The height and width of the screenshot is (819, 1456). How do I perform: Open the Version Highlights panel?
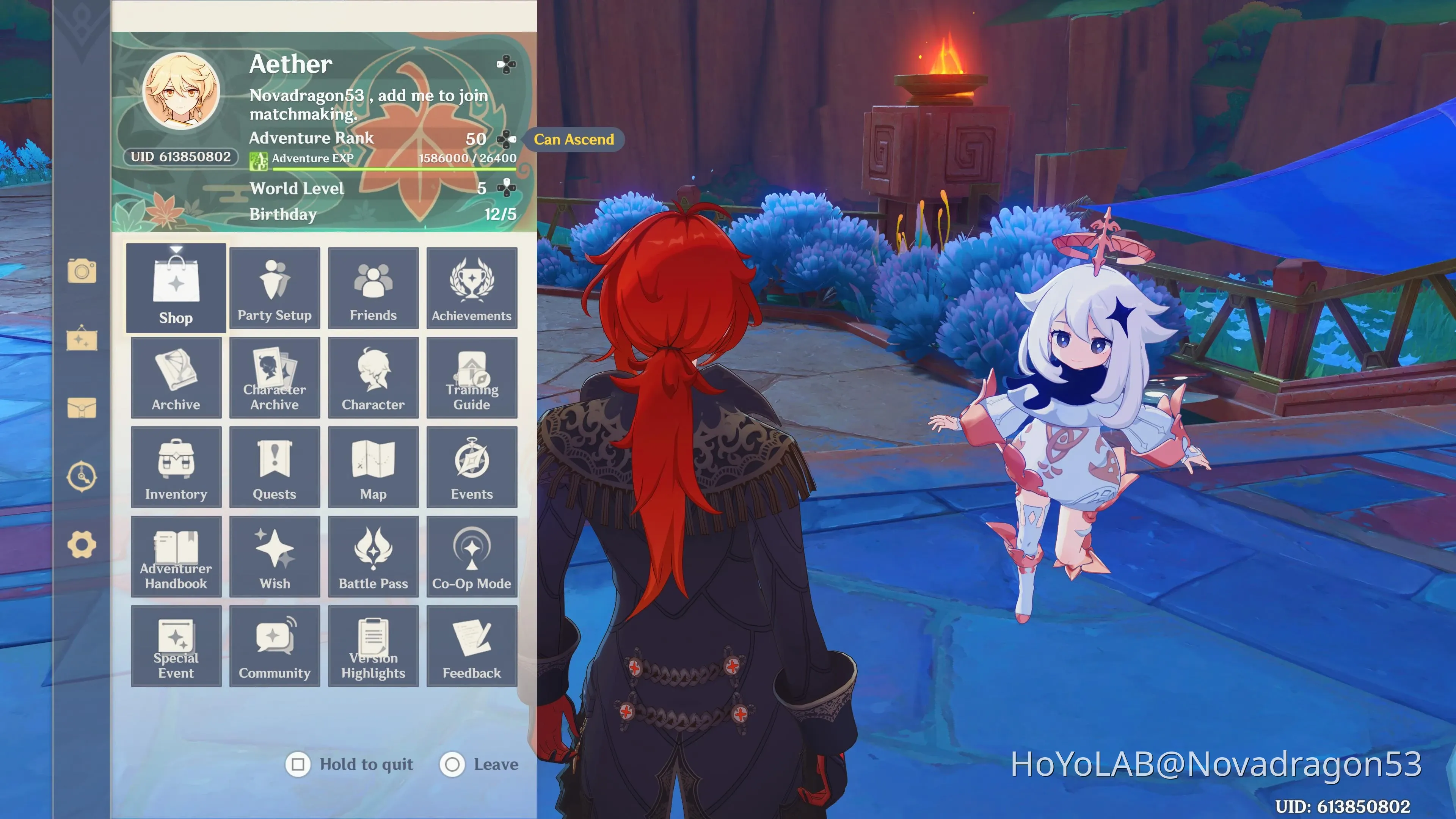[373, 646]
